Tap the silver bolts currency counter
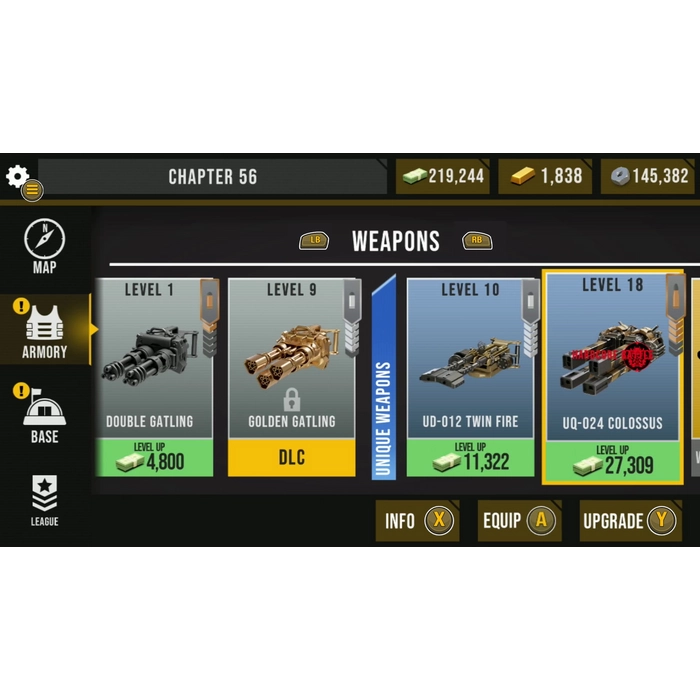Image resolution: width=700 pixels, height=700 pixels. [648, 177]
